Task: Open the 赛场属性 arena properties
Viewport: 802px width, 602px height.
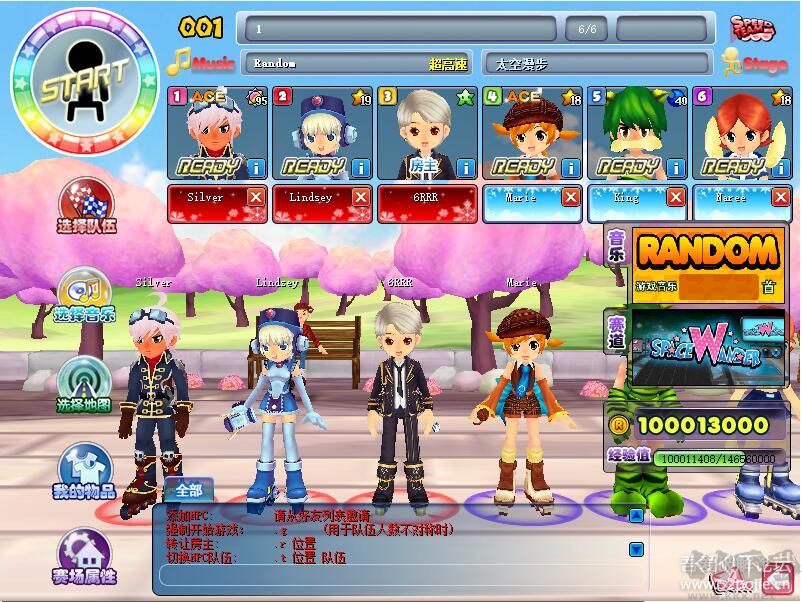Action: 85,555
